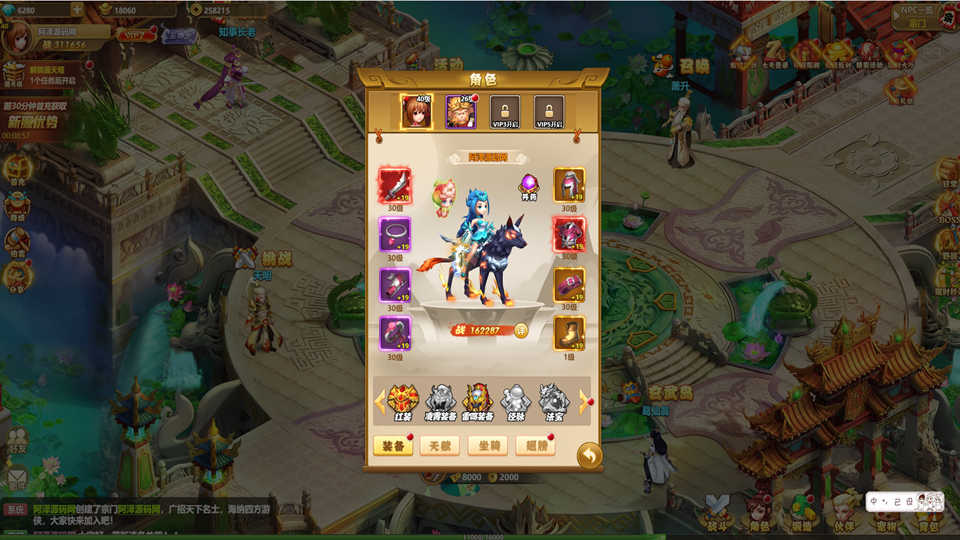This screenshot has height=540, width=960.
Task: Choose the 法宝 treasure category icon
Action: tap(553, 400)
